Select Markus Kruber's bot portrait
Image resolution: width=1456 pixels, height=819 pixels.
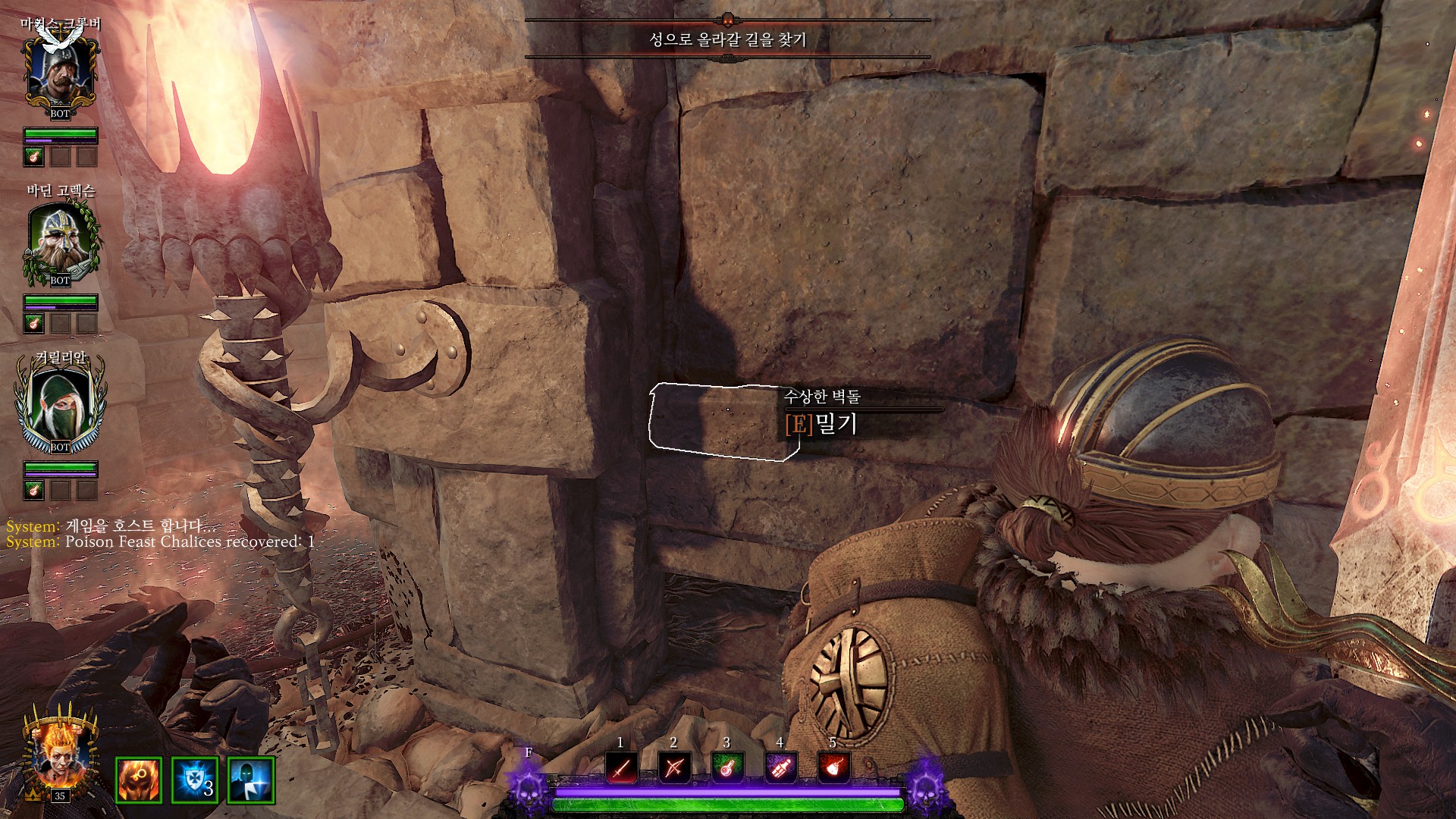click(x=60, y=72)
